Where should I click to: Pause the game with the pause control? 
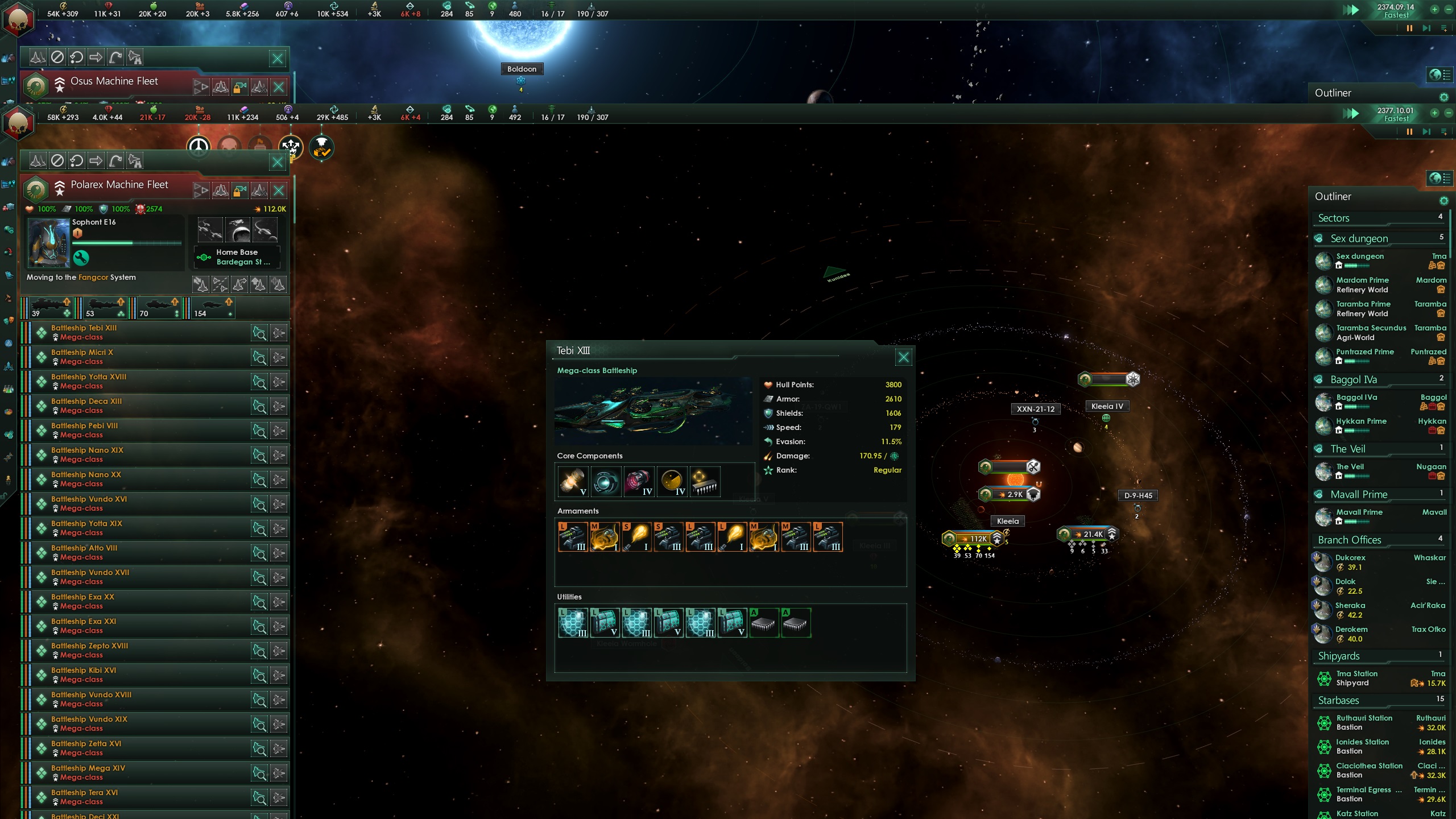pyautogui.click(x=1409, y=131)
